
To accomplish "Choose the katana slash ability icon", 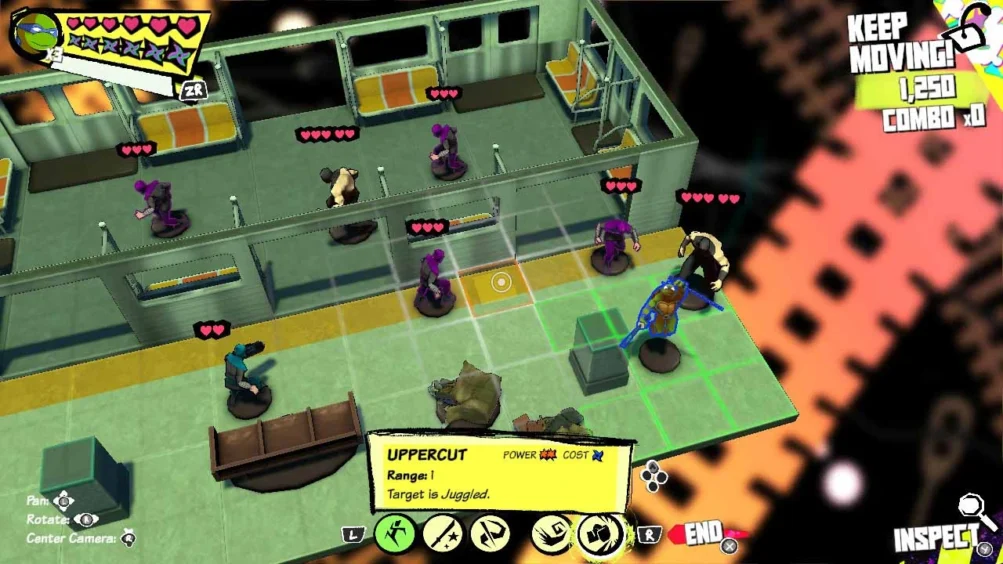I will [x=441, y=533].
